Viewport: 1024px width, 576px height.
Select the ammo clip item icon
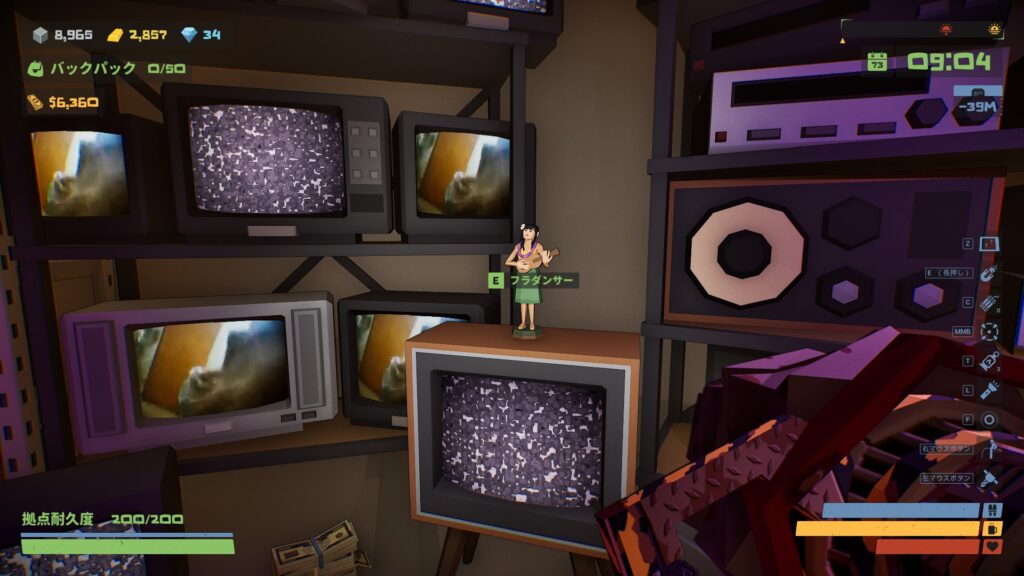click(x=990, y=302)
